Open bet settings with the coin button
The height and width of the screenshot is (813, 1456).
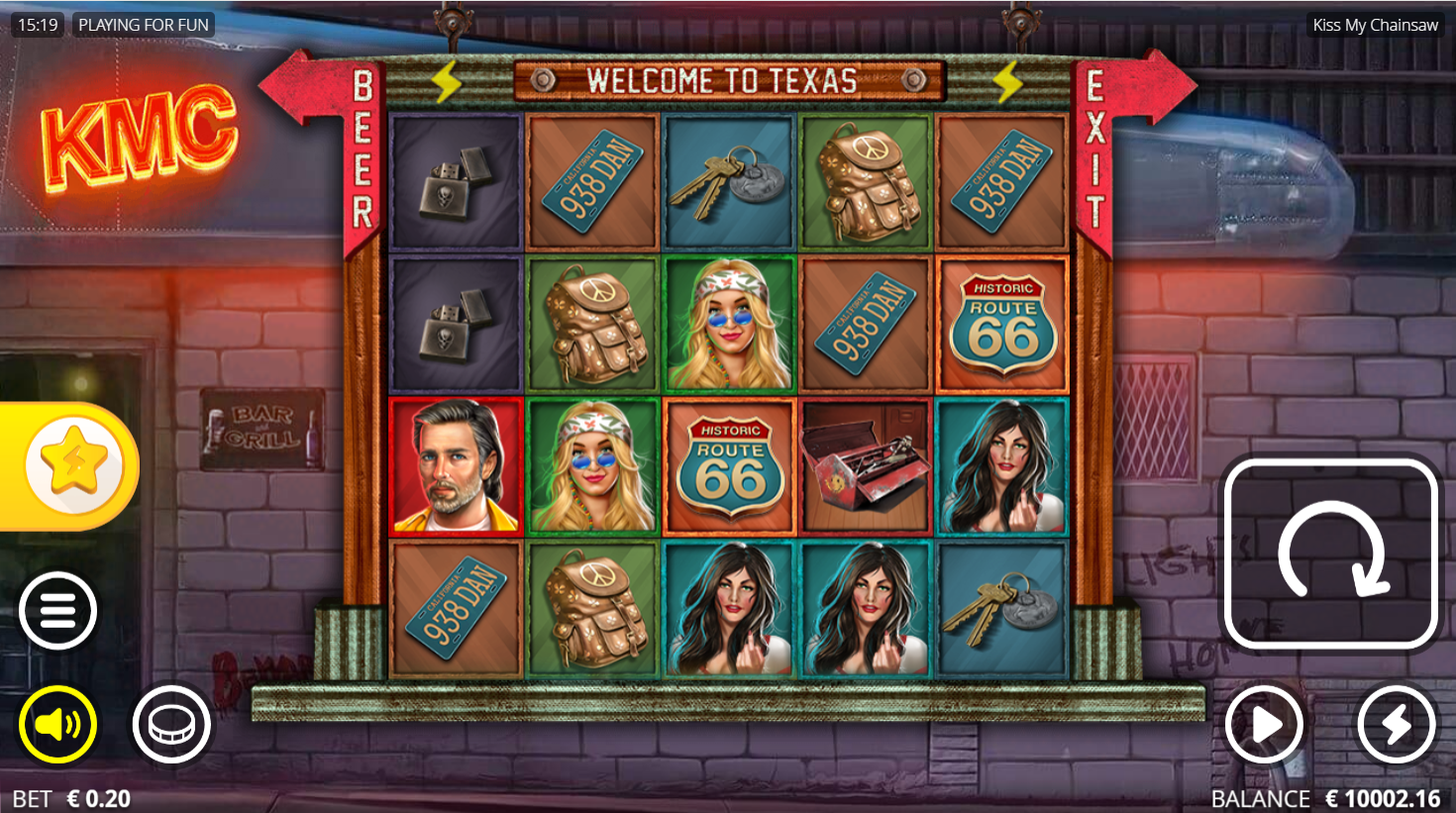[x=172, y=725]
